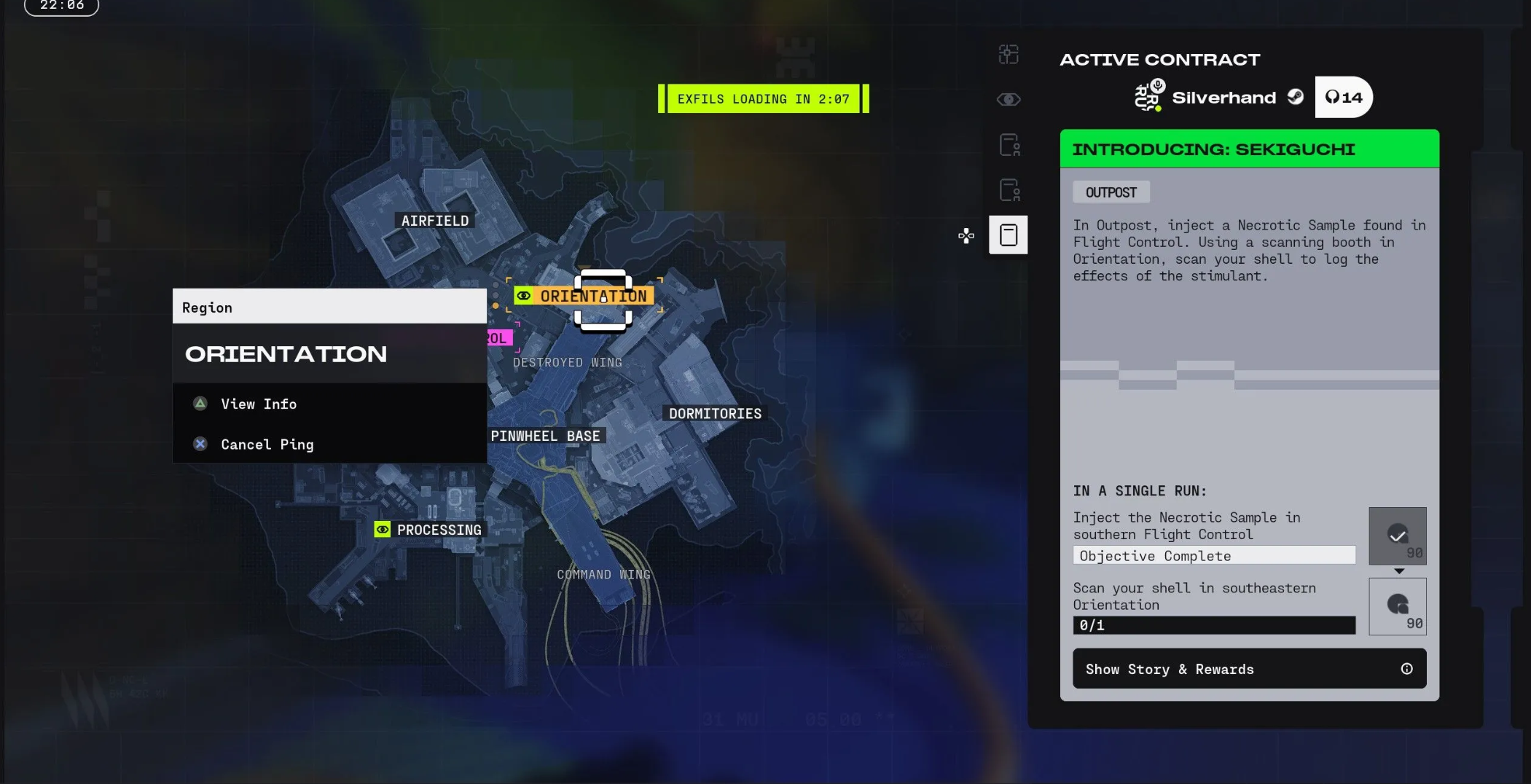
Task: Click the completed Necrotic Sample objective checkmark
Action: pos(1397,536)
